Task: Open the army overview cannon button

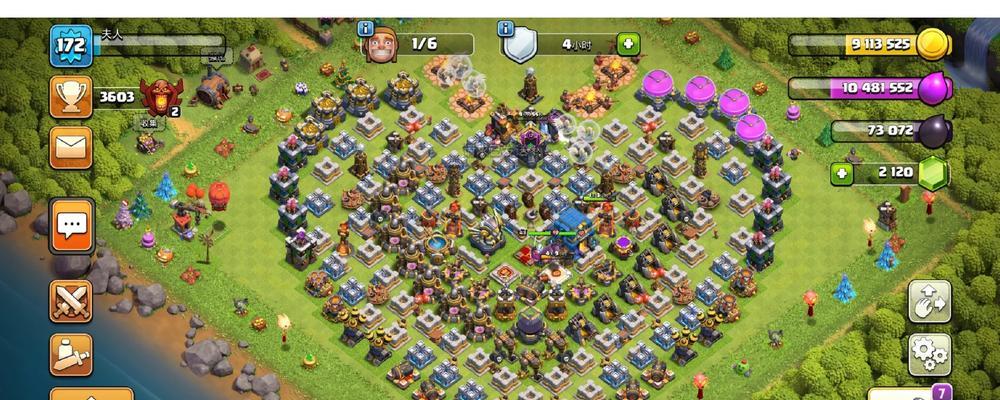Action: [x=71, y=354]
